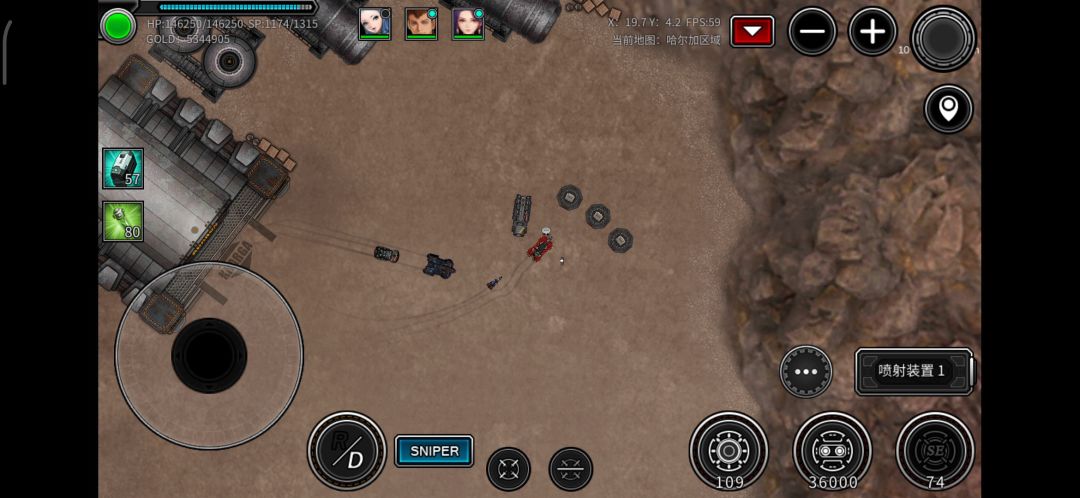Zoom out with the minus button

click(812, 32)
